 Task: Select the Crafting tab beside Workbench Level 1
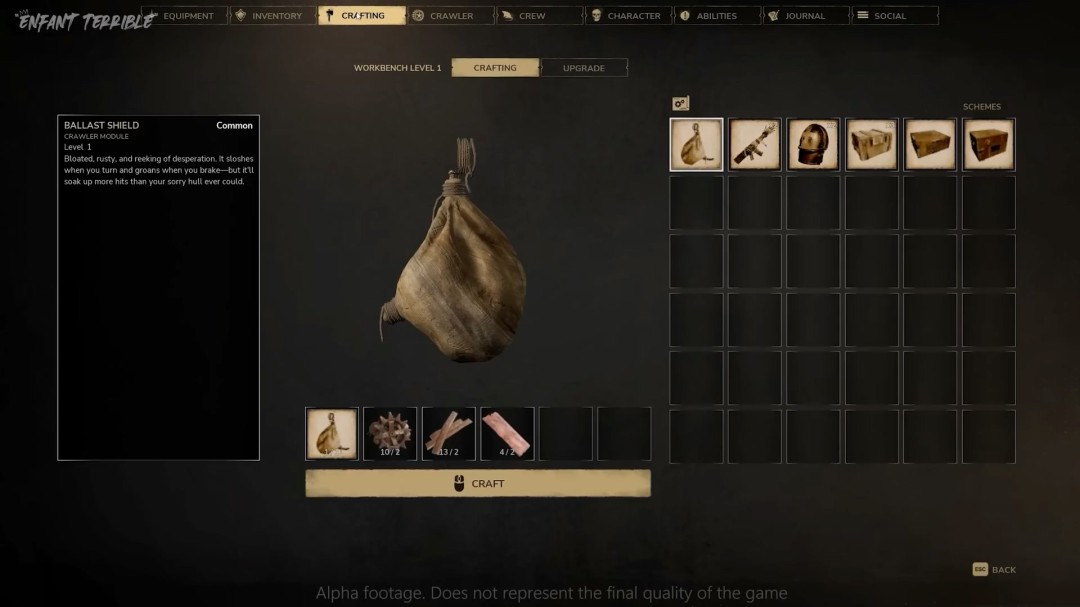pyautogui.click(x=495, y=68)
